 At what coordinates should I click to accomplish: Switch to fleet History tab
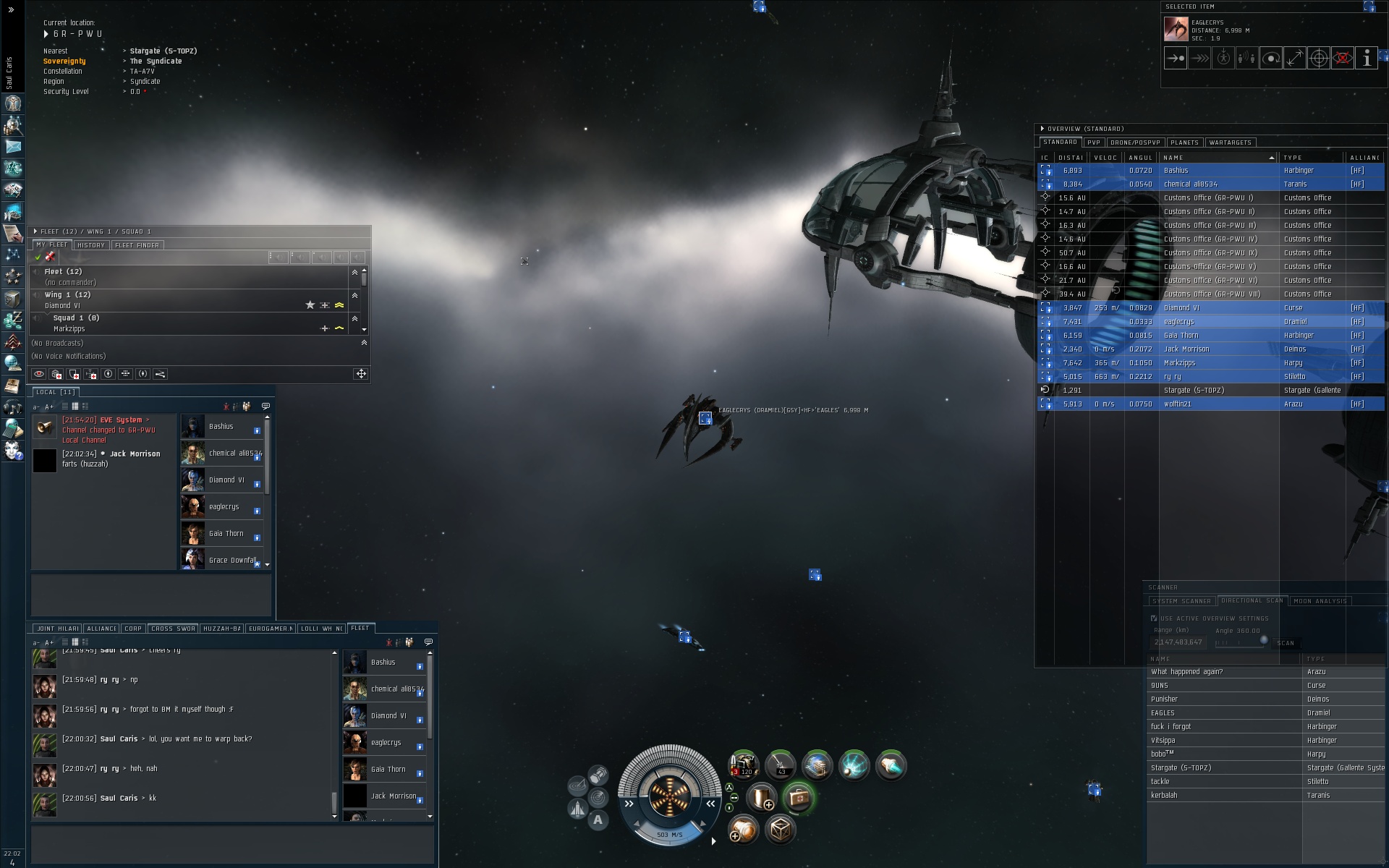[x=91, y=245]
